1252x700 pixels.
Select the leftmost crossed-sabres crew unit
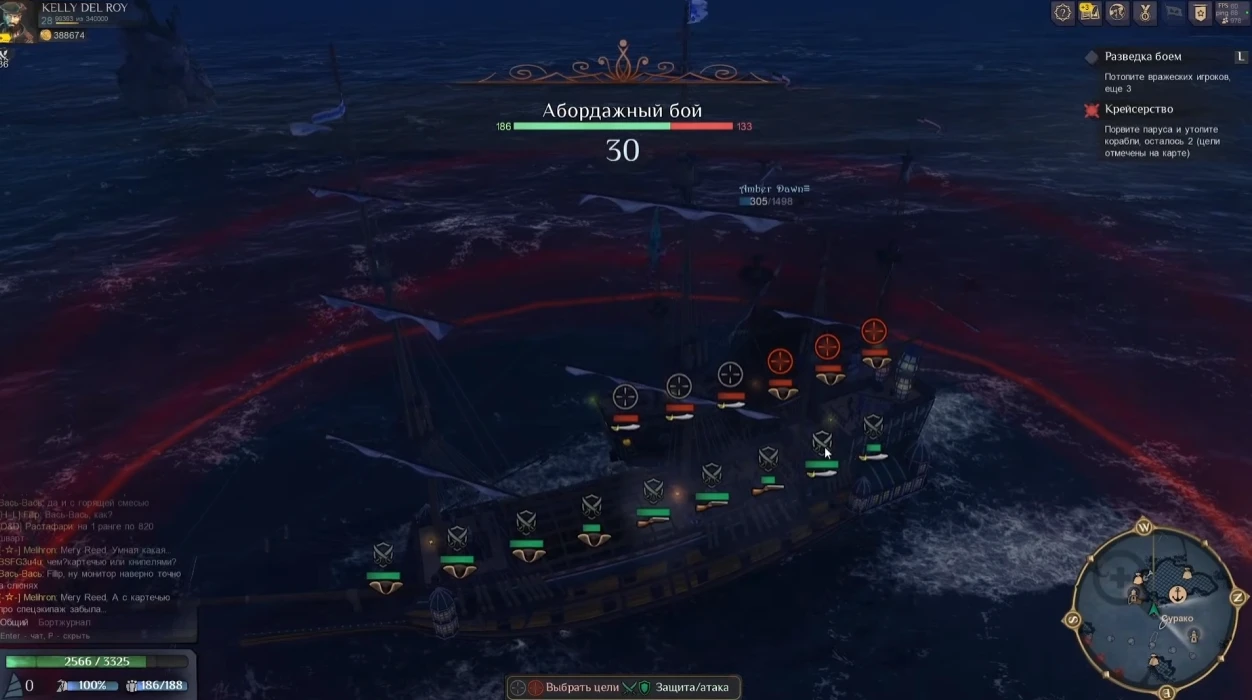[x=383, y=554]
